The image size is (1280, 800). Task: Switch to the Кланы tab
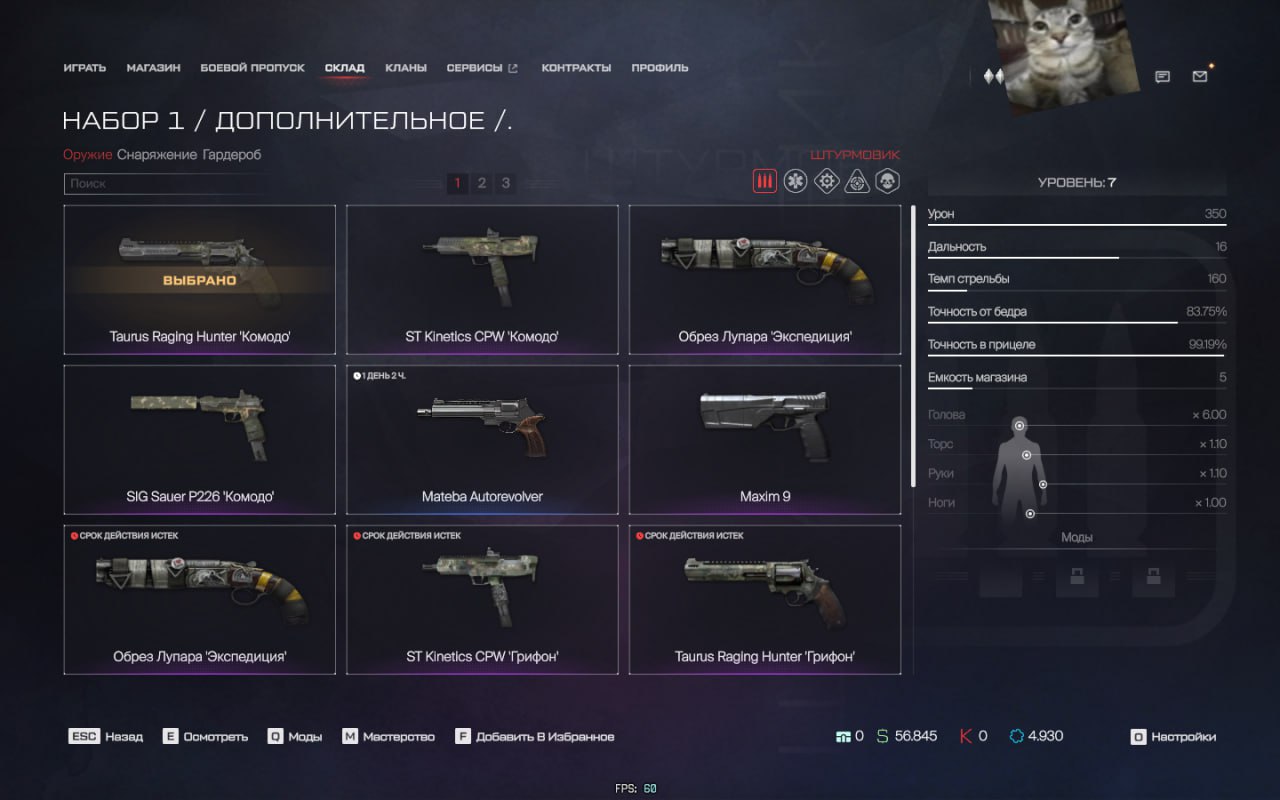pos(405,68)
